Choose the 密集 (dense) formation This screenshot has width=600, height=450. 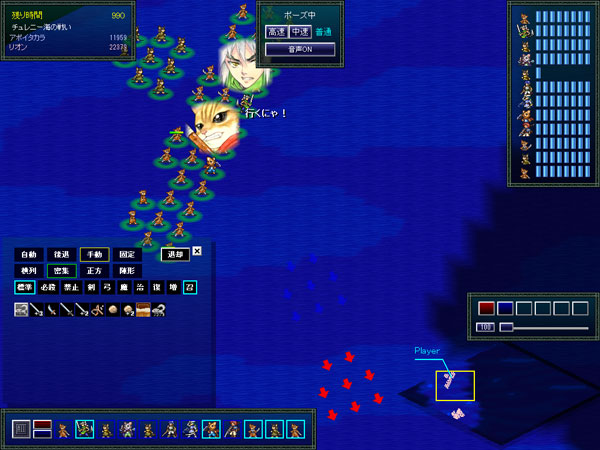tap(61, 271)
